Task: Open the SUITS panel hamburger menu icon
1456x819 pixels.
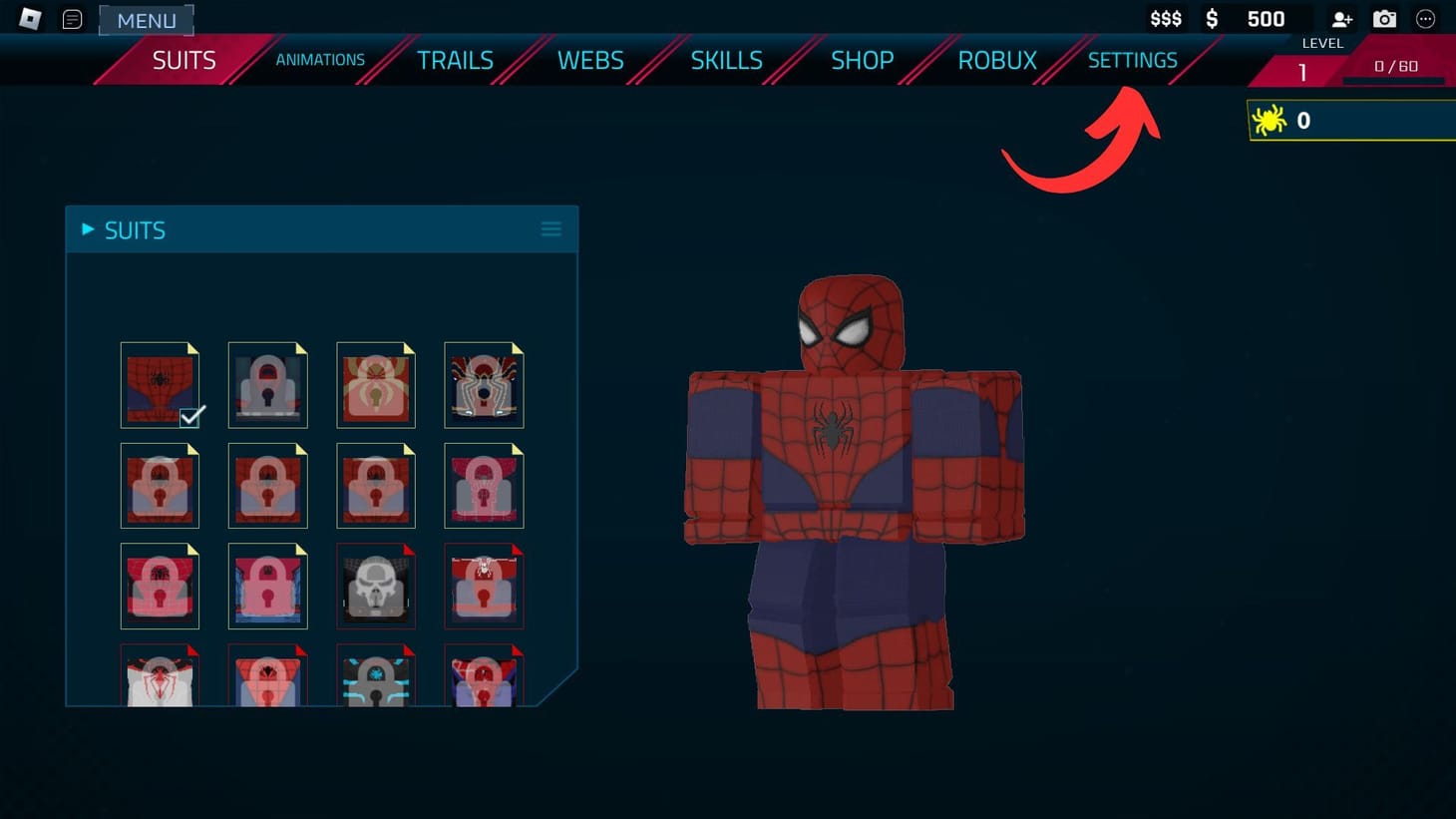Action: coord(551,227)
